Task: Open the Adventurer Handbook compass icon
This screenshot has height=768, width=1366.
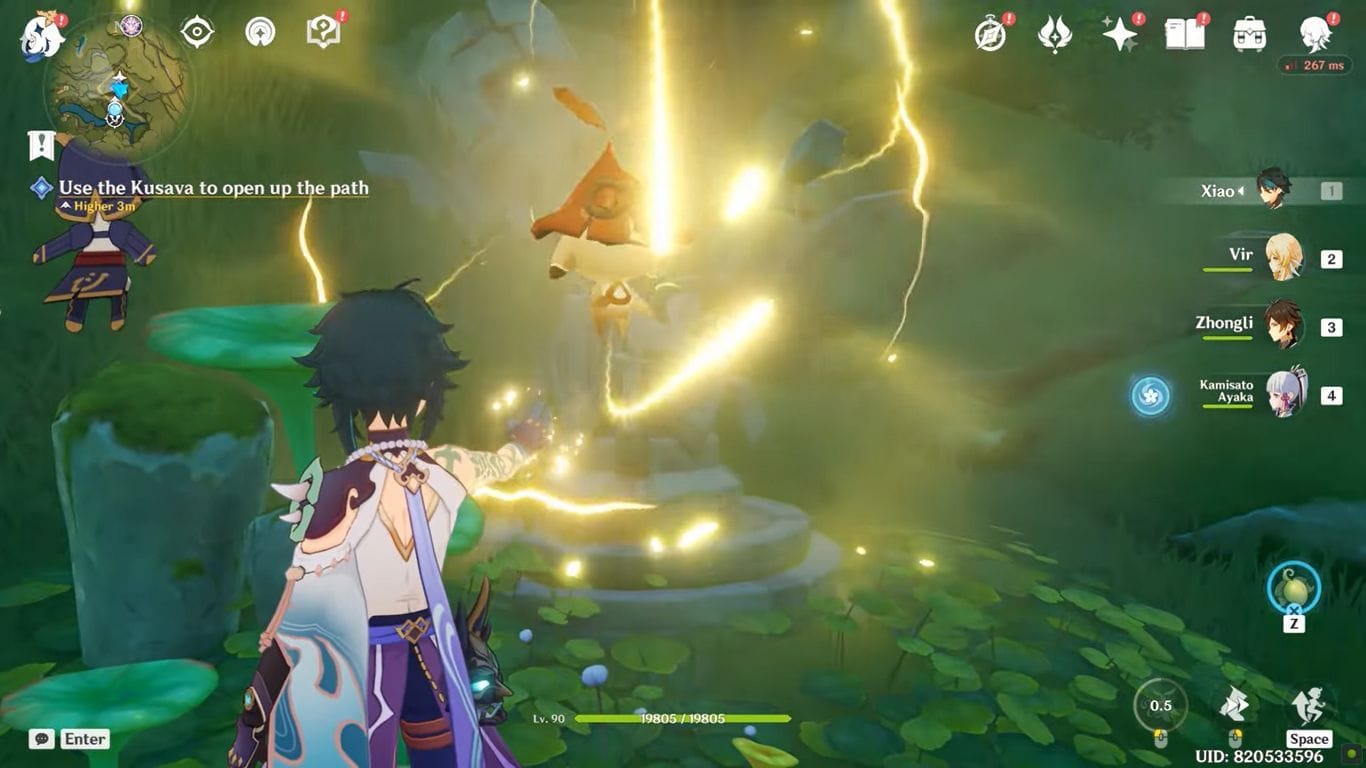Action: click(988, 33)
